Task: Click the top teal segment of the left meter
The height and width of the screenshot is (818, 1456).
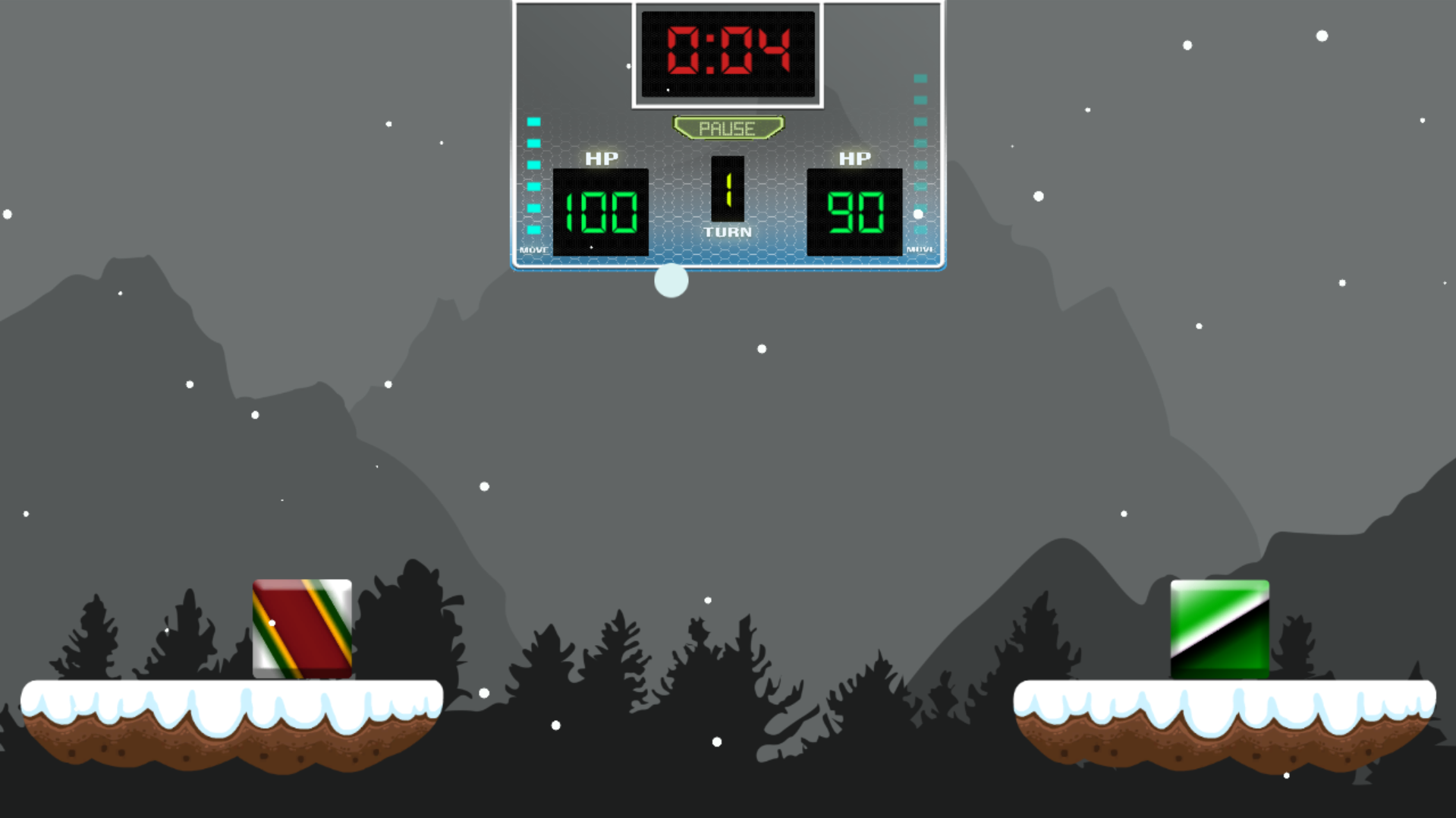Action: [x=533, y=120]
